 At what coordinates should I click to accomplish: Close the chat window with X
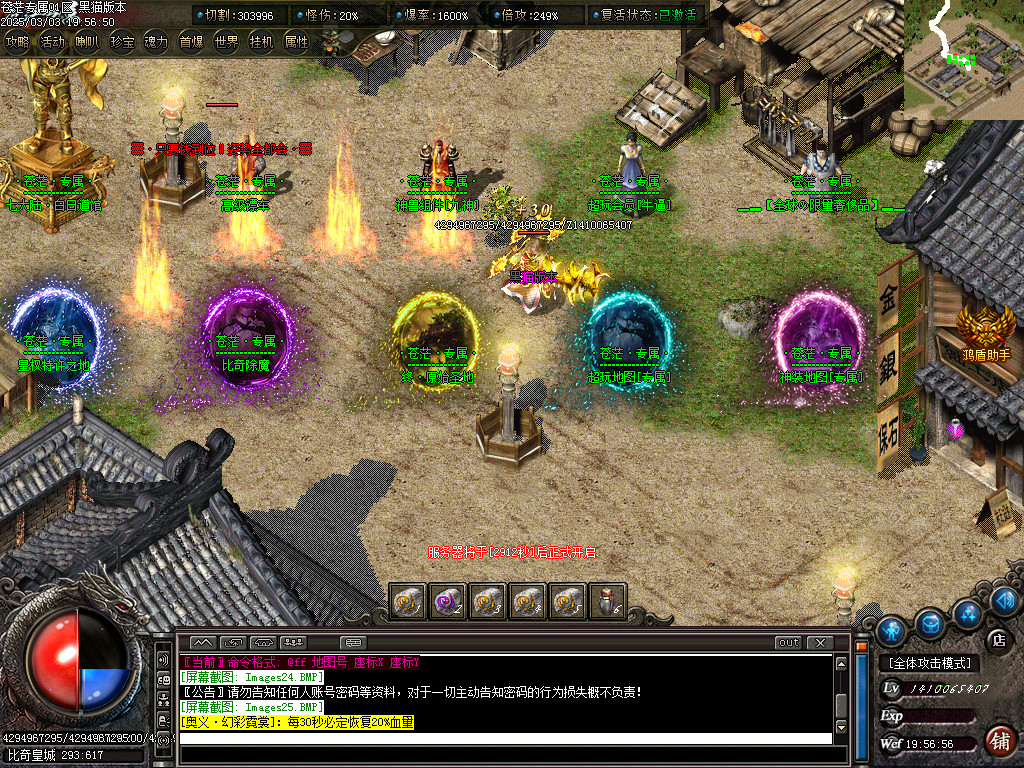point(820,642)
